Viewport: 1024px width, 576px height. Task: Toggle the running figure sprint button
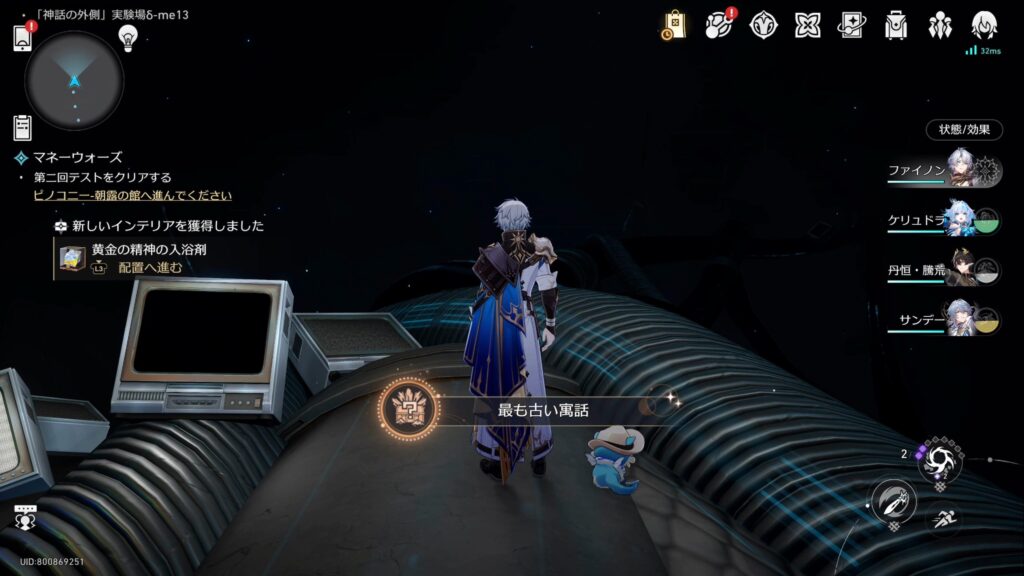pyautogui.click(x=942, y=517)
